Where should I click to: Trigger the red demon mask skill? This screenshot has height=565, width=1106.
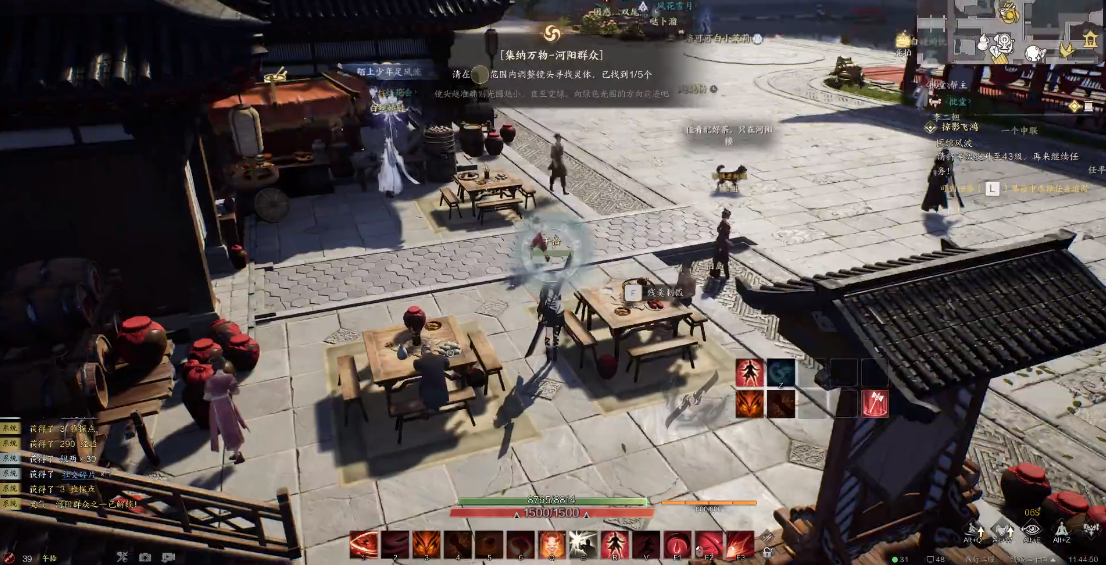551,544
